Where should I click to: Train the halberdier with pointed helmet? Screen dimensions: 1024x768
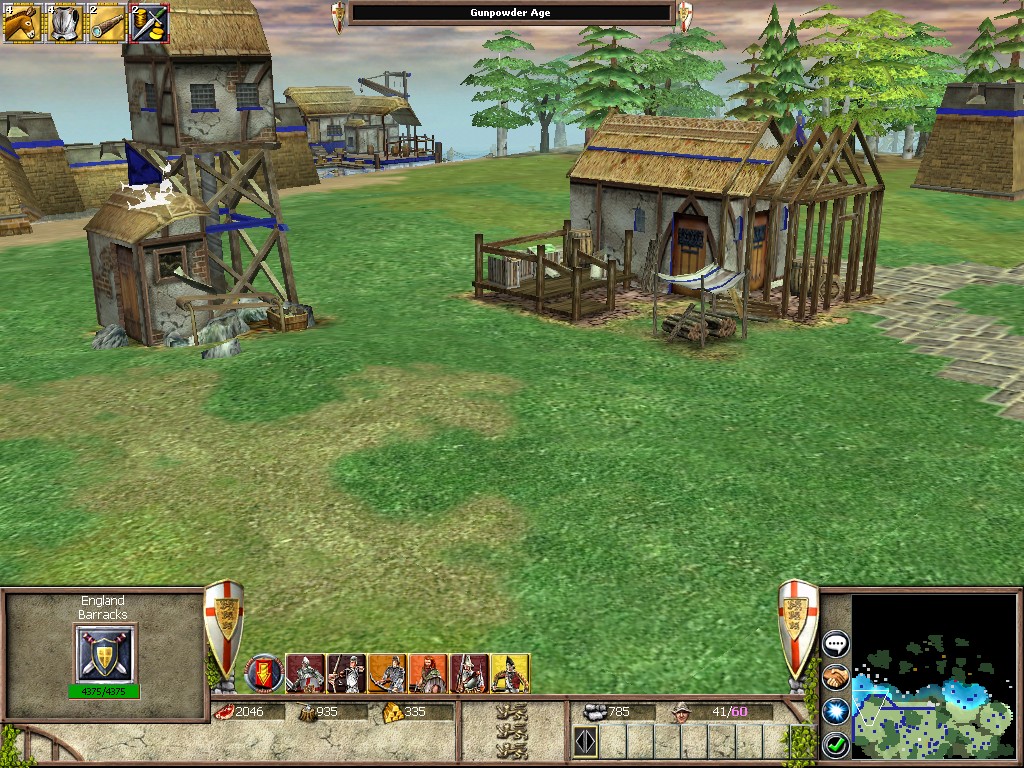click(469, 673)
